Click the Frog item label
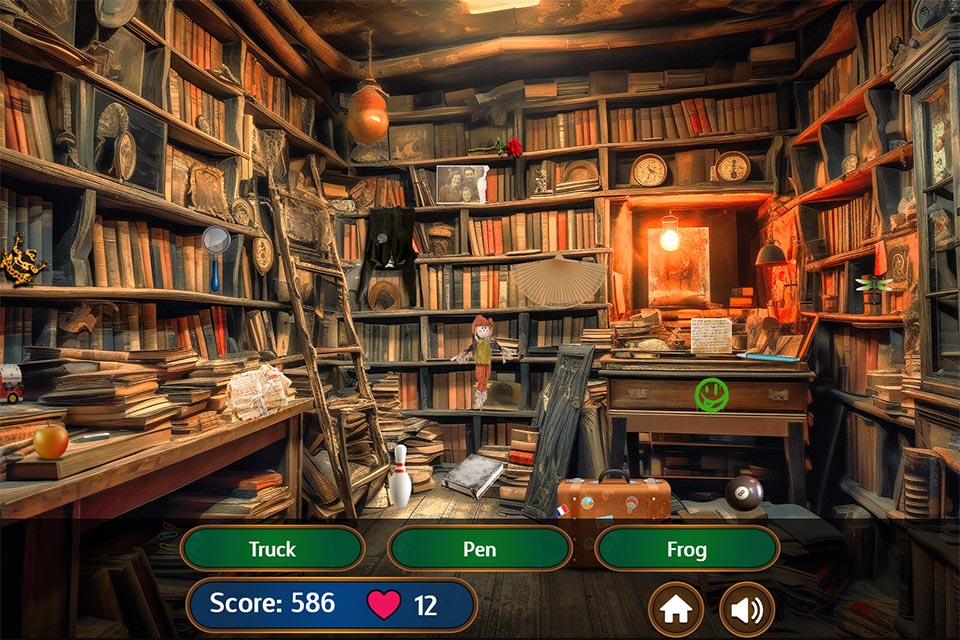 coord(687,549)
